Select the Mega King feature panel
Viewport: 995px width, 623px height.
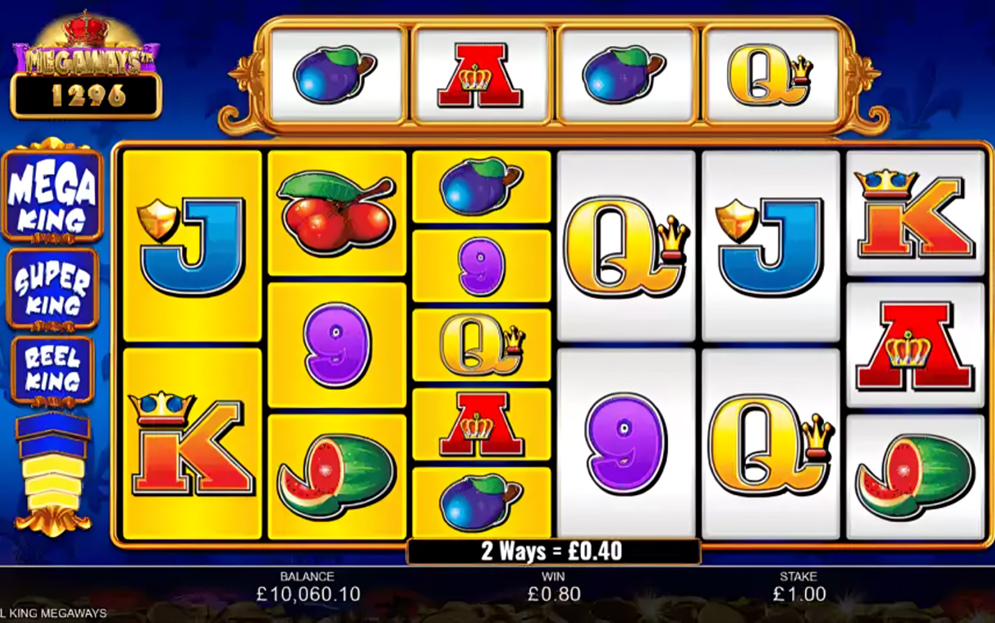click(53, 195)
